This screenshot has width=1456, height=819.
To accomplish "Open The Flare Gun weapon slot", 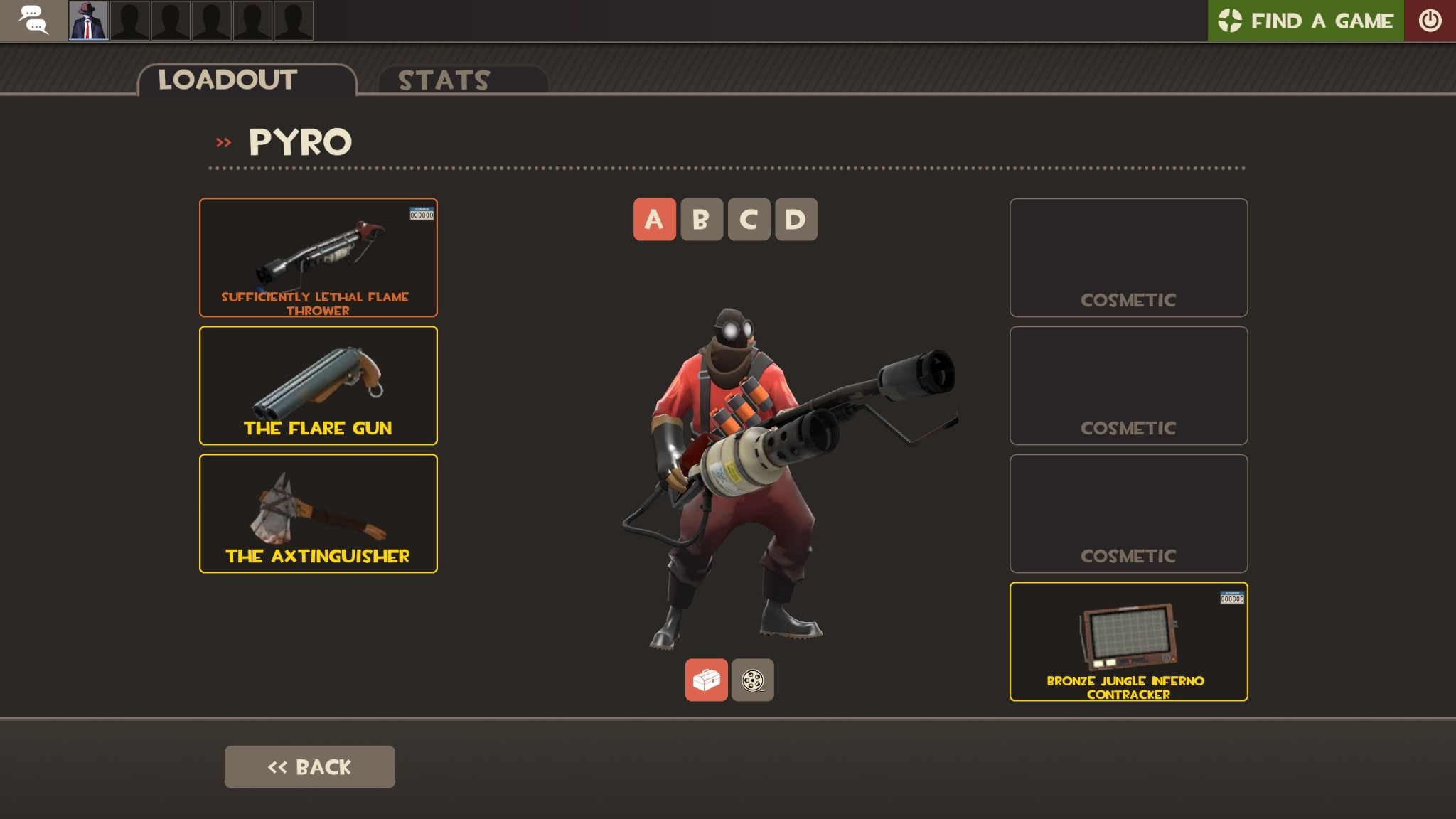I will [318, 385].
